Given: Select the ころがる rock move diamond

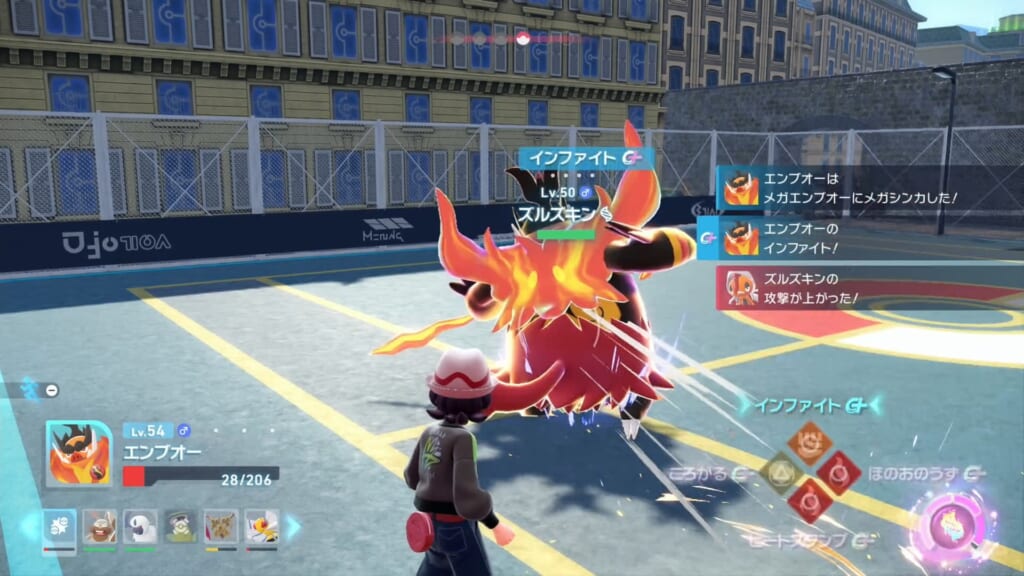Looking at the screenshot, I should pos(780,470).
